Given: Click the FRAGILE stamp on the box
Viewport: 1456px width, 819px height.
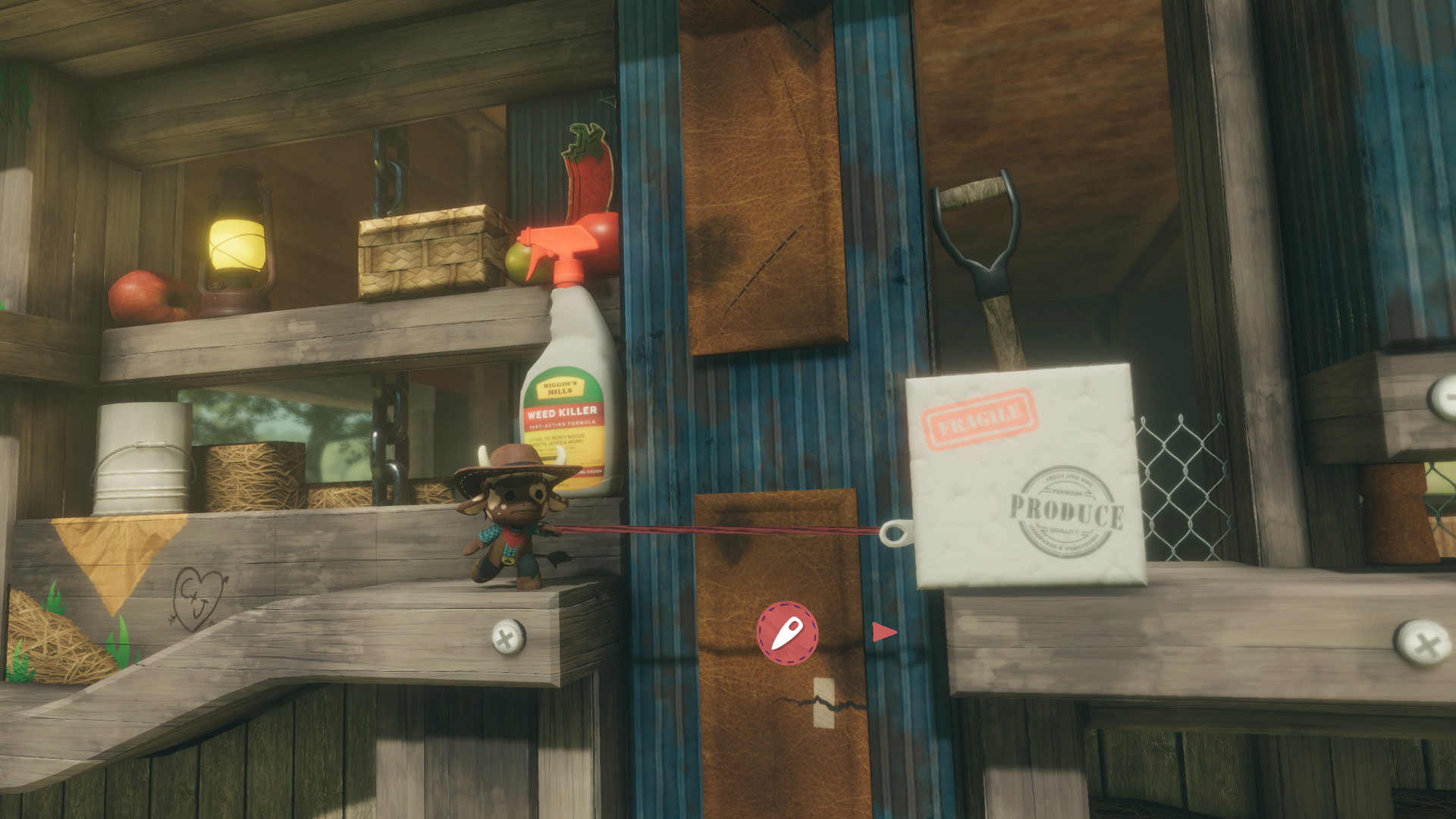Looking at the screenshot, I should coord(977,415).
